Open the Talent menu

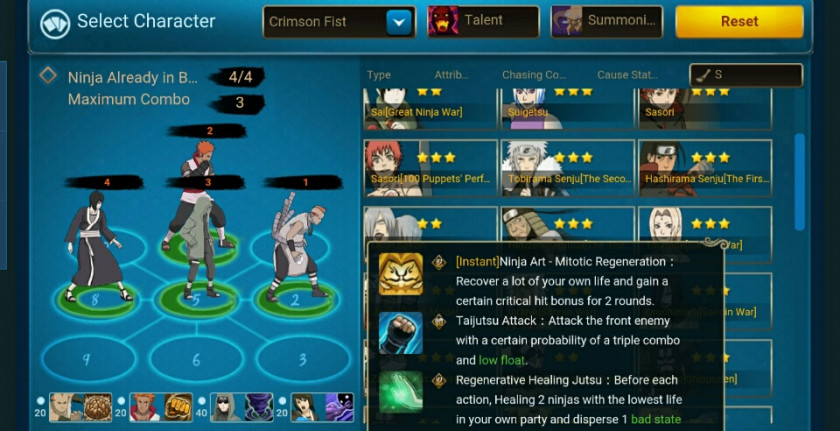(x=483, y=22)
